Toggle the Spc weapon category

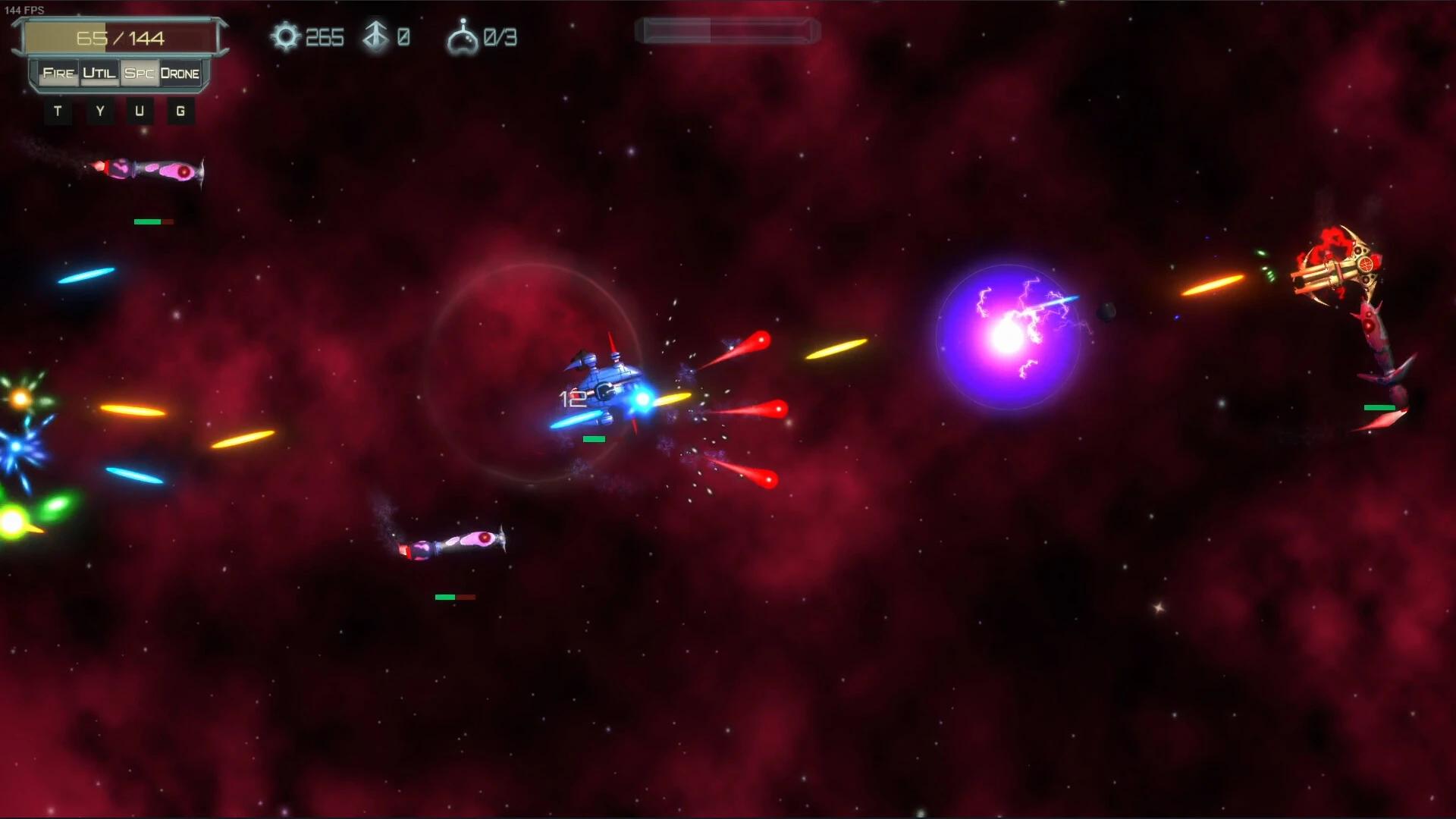140,73
